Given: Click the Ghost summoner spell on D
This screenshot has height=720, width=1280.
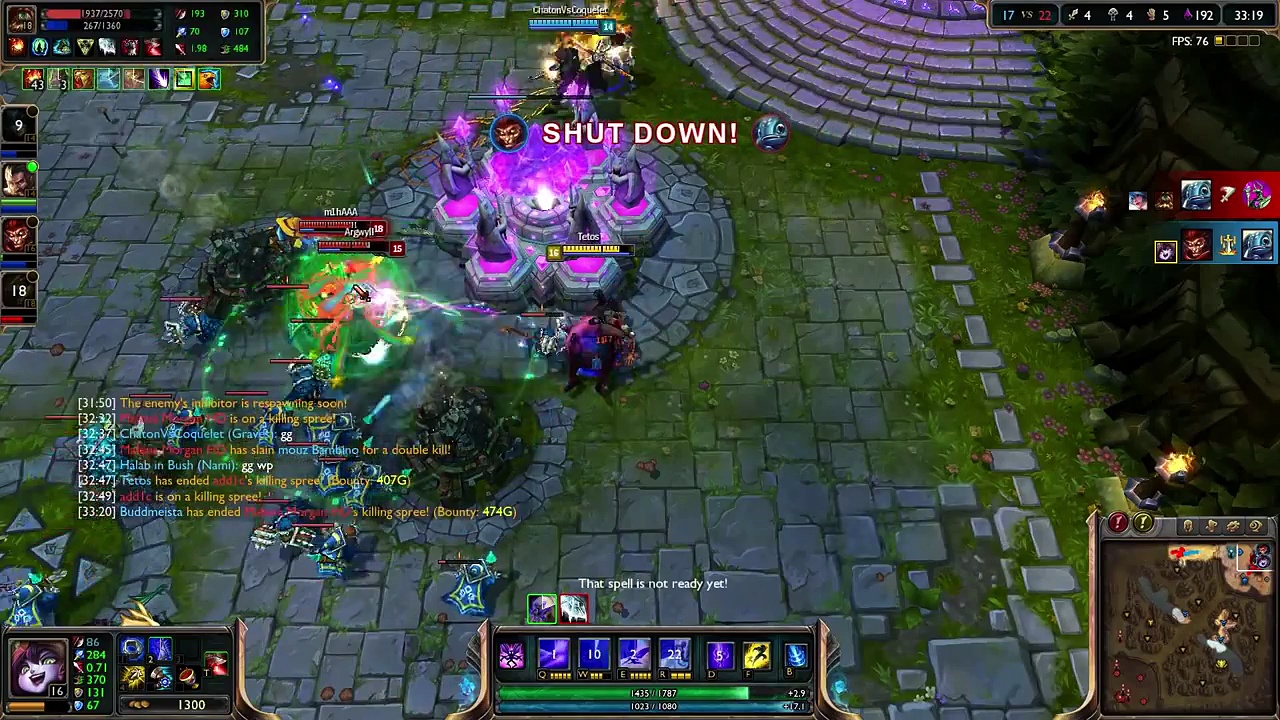Looking at the screenshot, I should [720, 655].
